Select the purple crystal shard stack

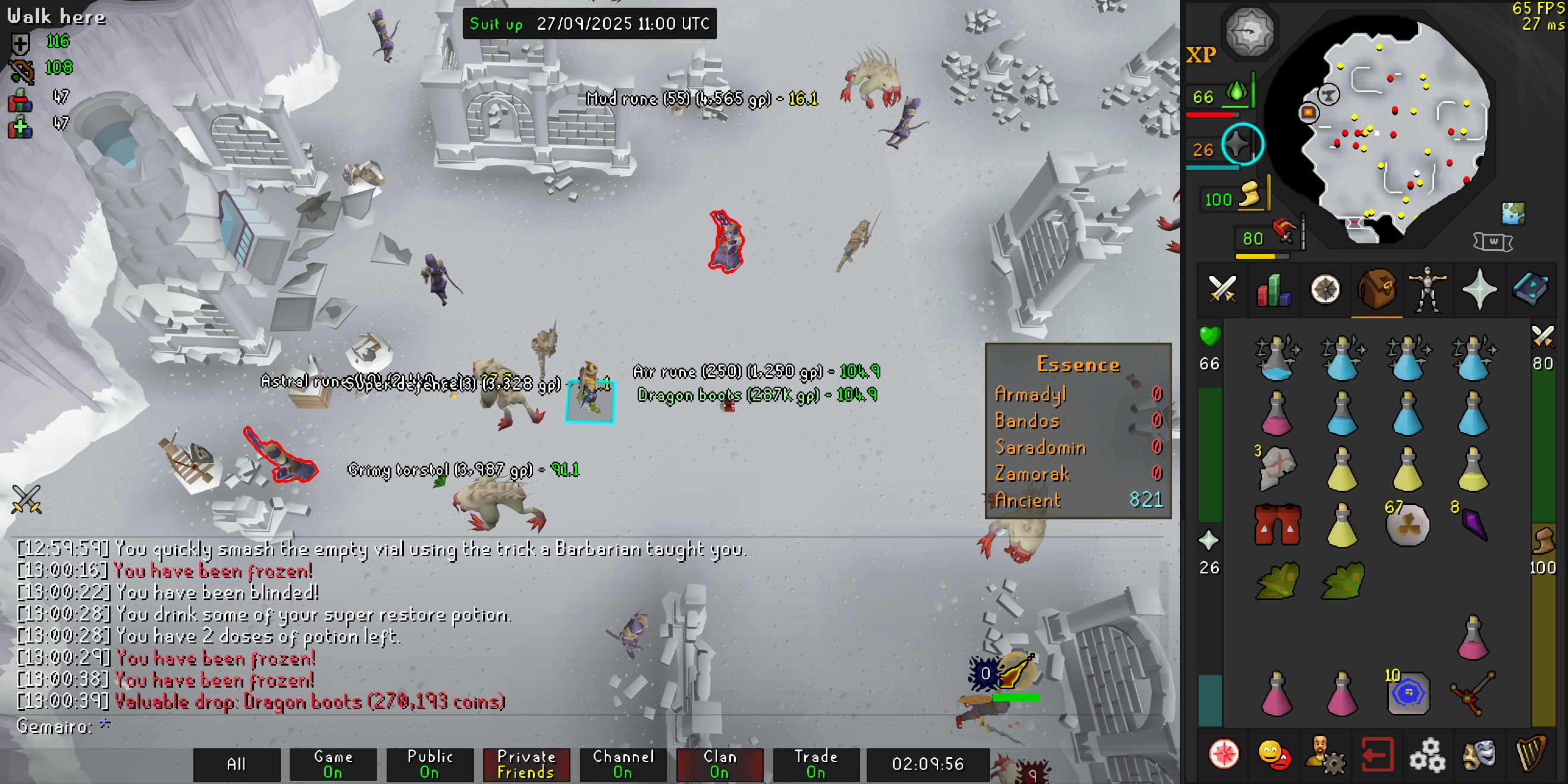(1474, 523)
